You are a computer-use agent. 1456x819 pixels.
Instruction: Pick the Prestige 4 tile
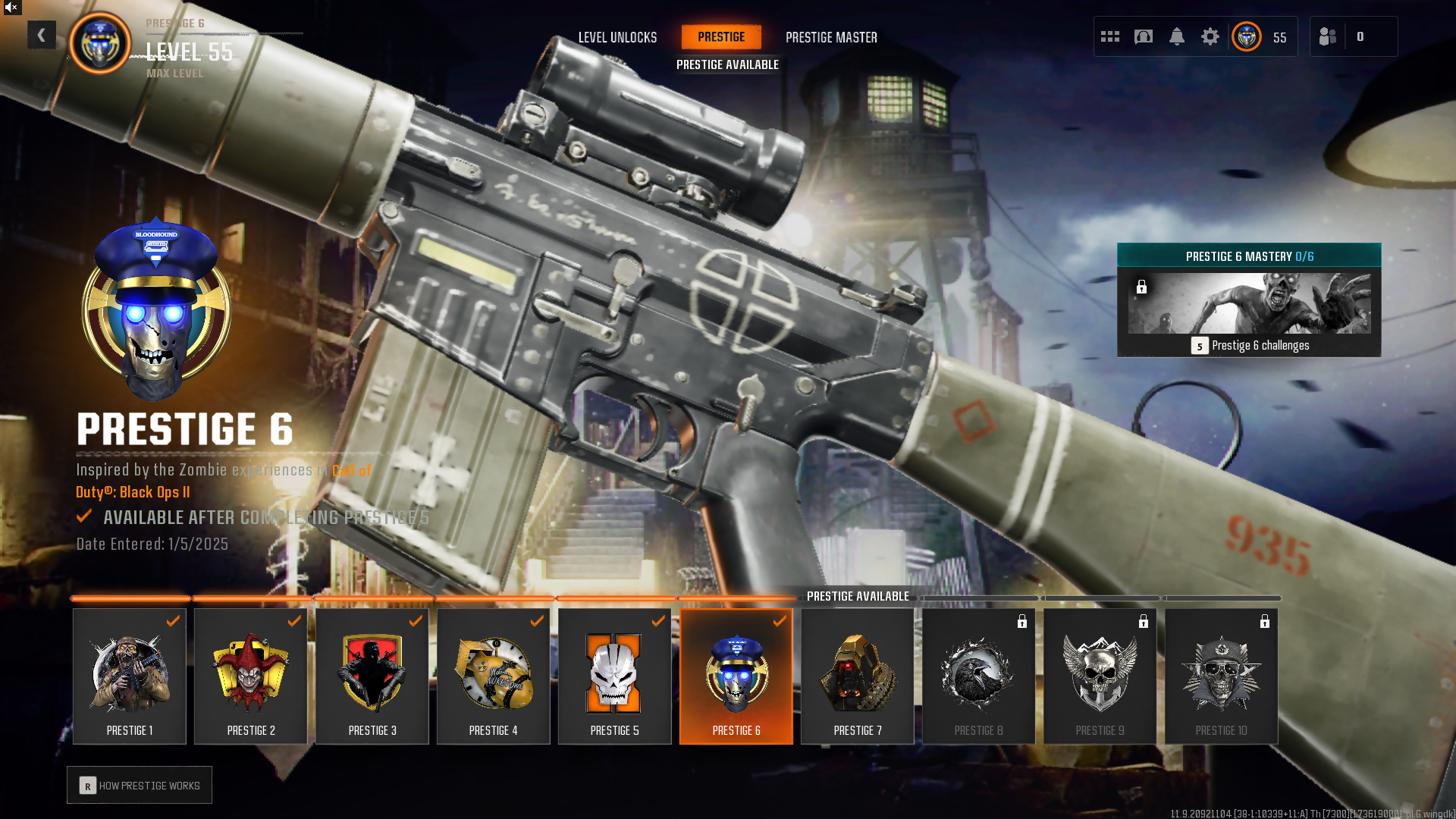pos(494,676)
